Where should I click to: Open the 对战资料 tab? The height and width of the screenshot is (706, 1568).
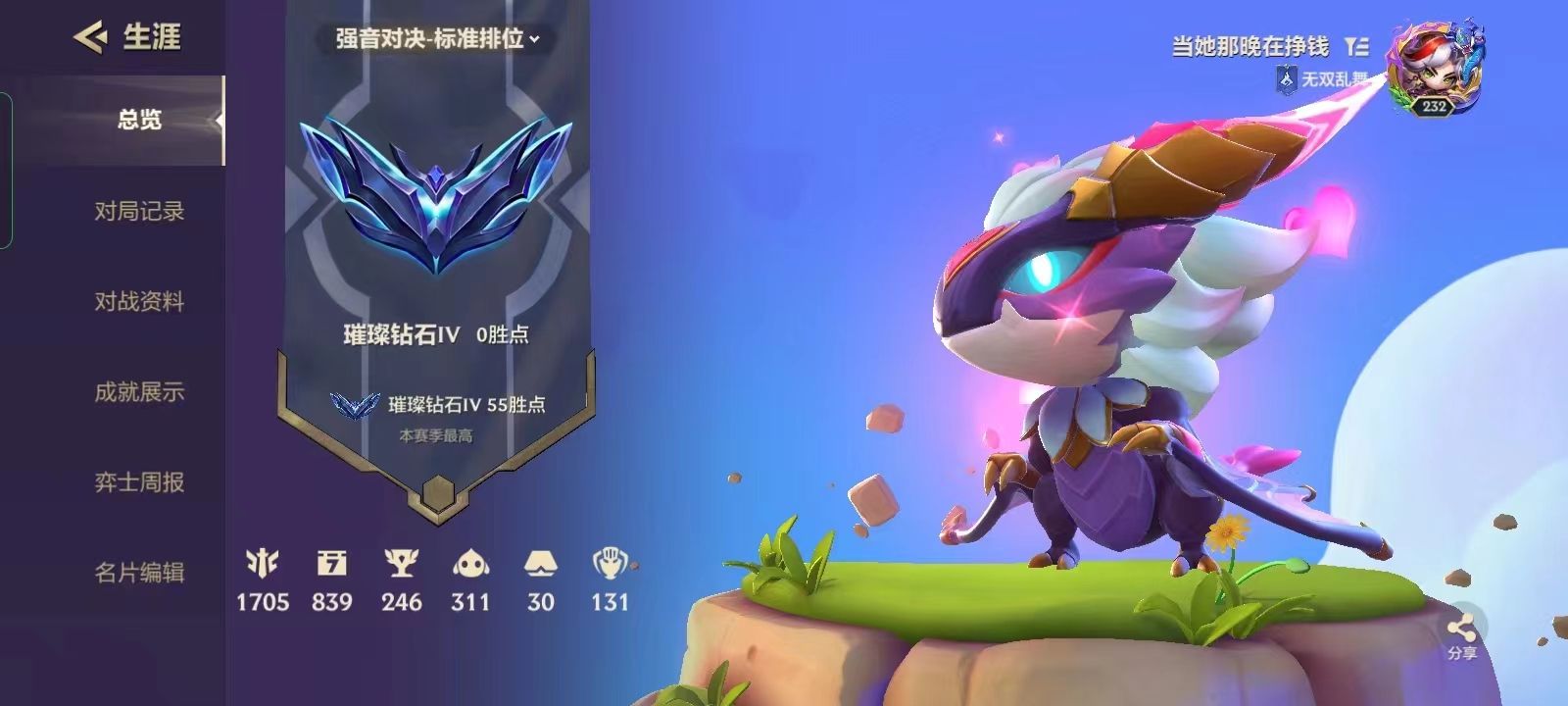tap(143, 302)
